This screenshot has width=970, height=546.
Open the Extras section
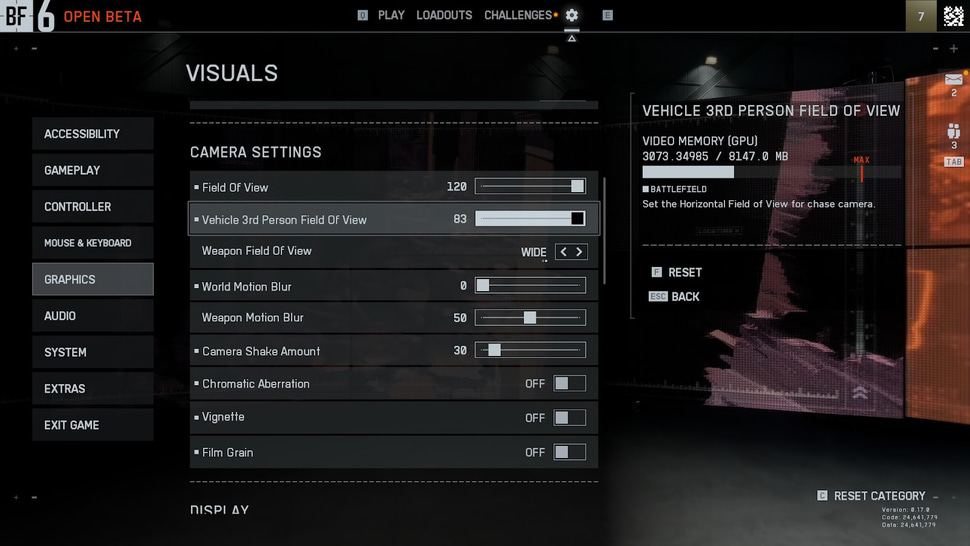(x=92, y=389)
